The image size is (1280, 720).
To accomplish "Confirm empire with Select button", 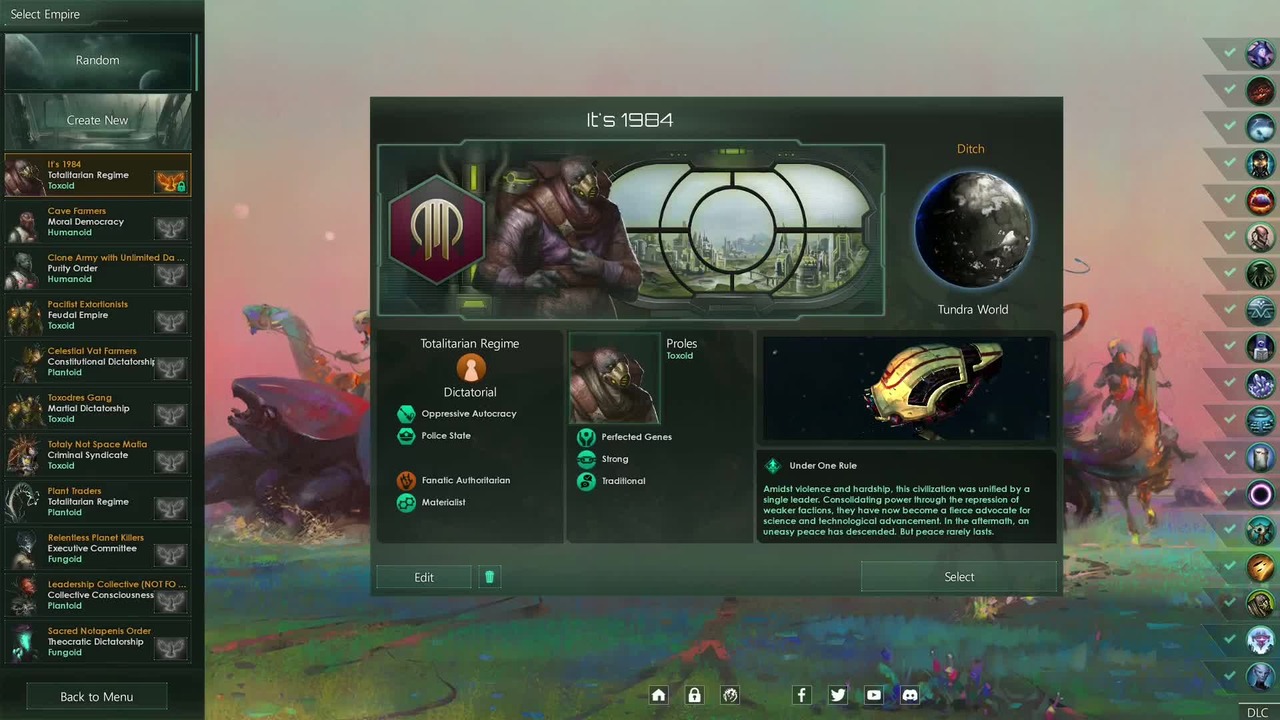I will pyautogui.click(x=959, y=577).
